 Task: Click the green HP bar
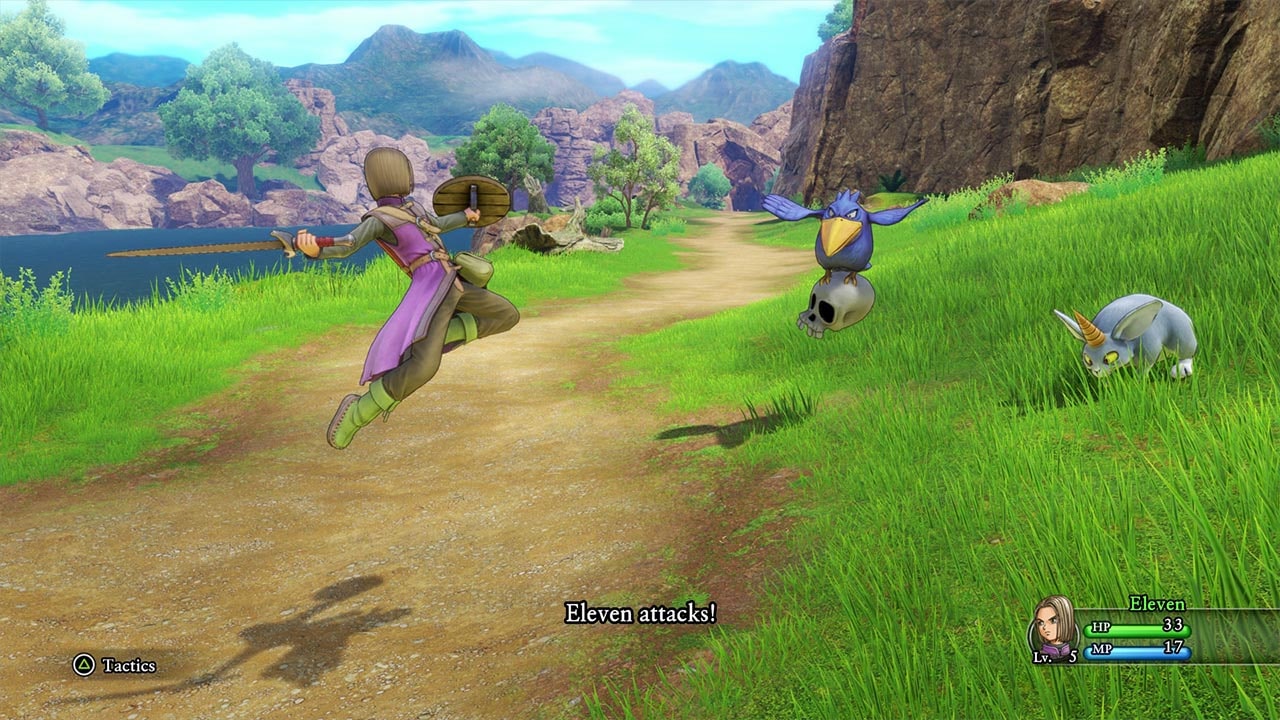(1135, 630)
